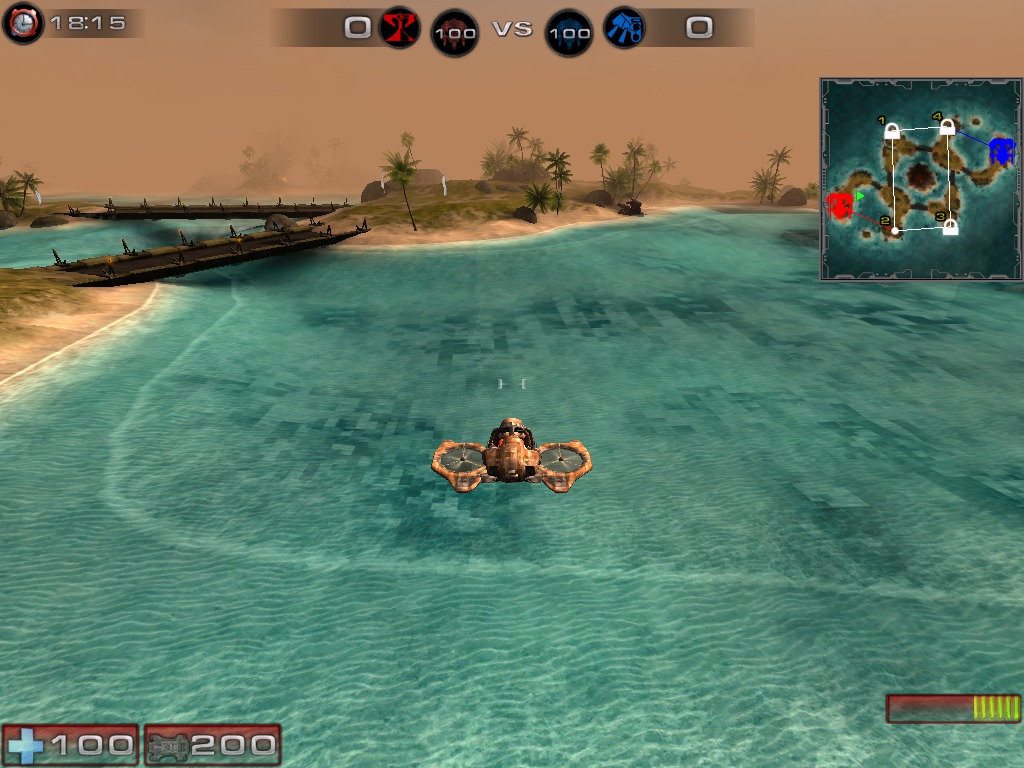Click the match clock icon

tap(23, 24)
